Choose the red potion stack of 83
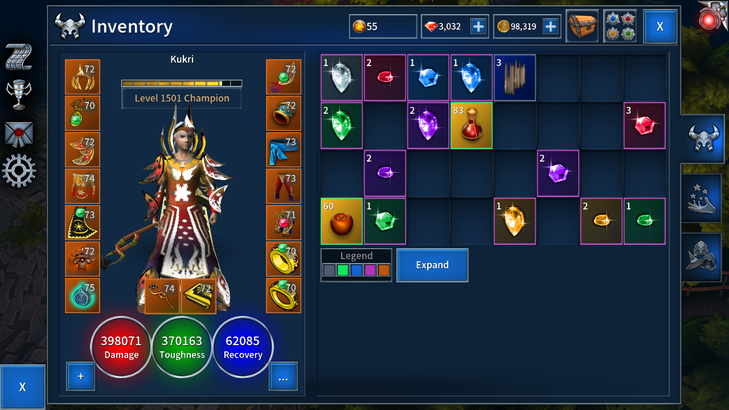This screenshot has width=729, height=410. 471,125
